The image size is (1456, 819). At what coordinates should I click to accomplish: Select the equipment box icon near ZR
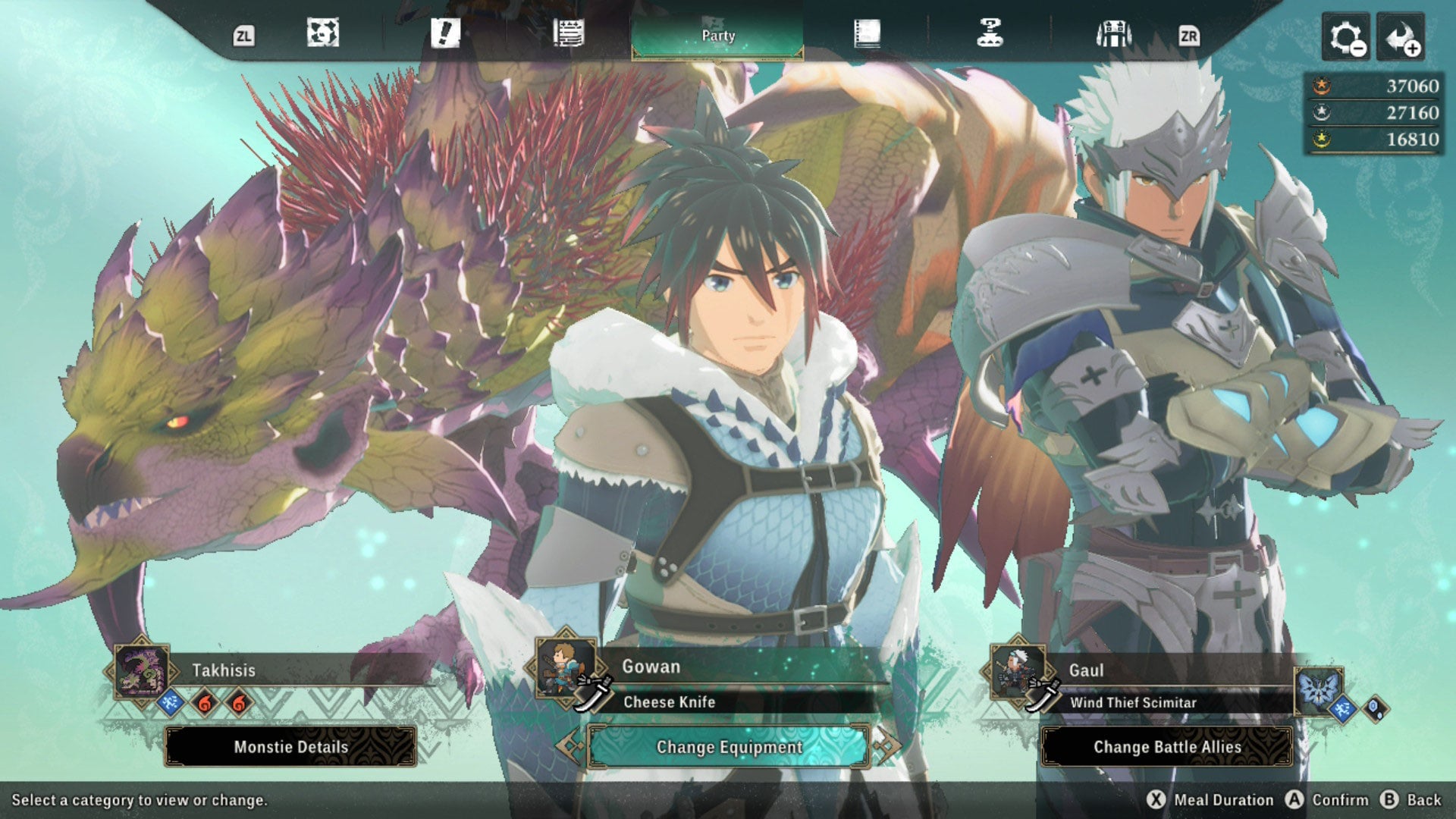click(x=1111, y=33)
